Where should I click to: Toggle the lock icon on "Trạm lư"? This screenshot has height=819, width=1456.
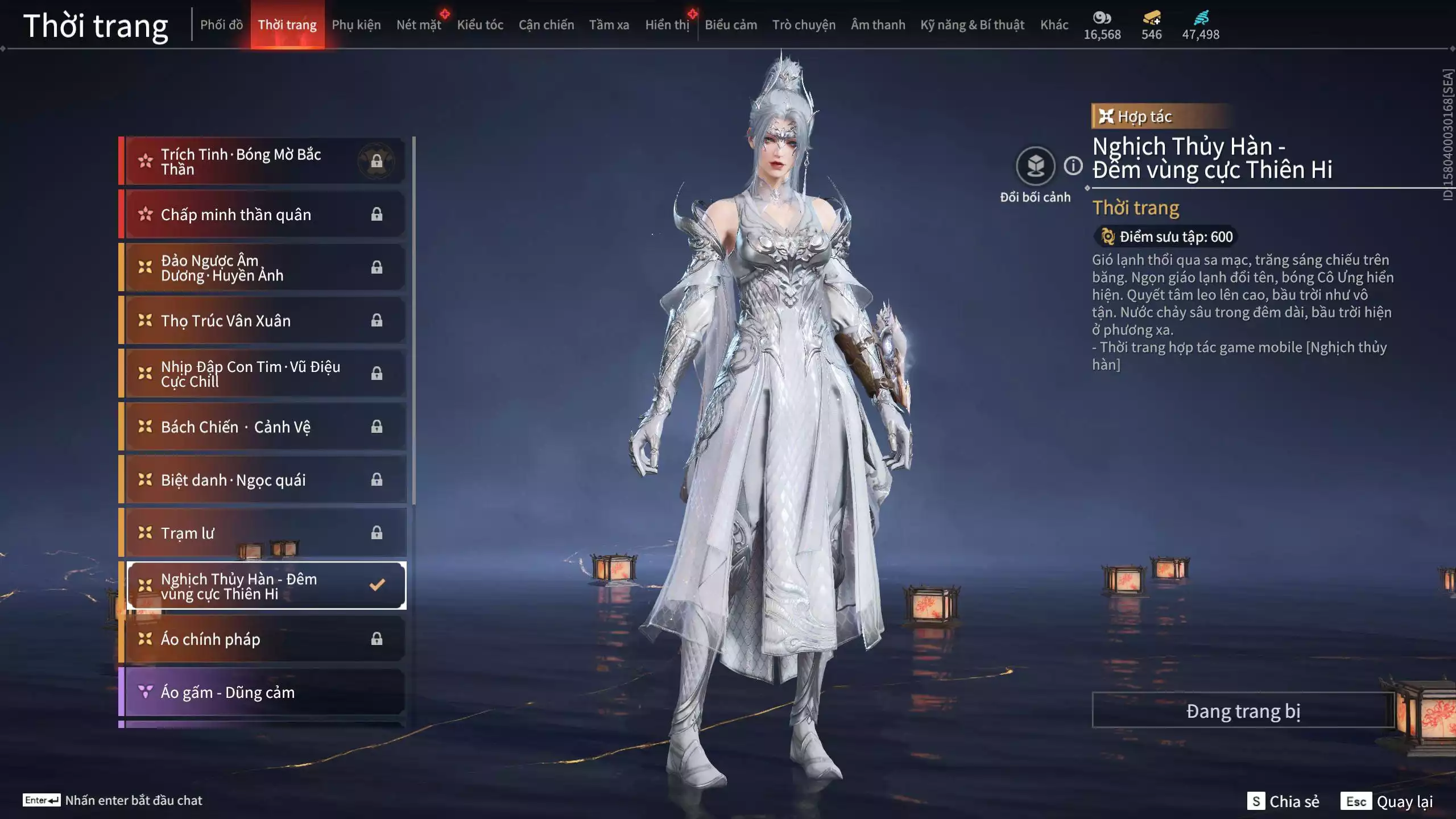coord(376,532)
